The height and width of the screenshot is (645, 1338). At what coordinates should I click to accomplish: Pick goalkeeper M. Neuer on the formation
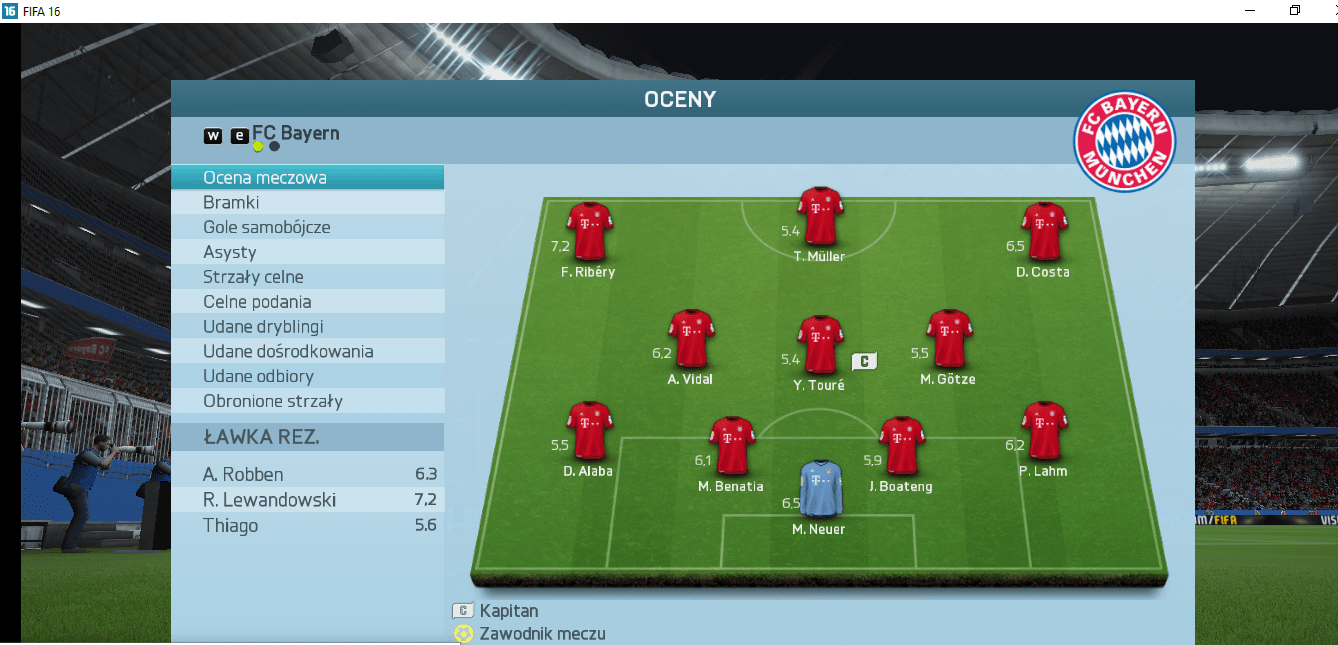click(x=819, y=489)
